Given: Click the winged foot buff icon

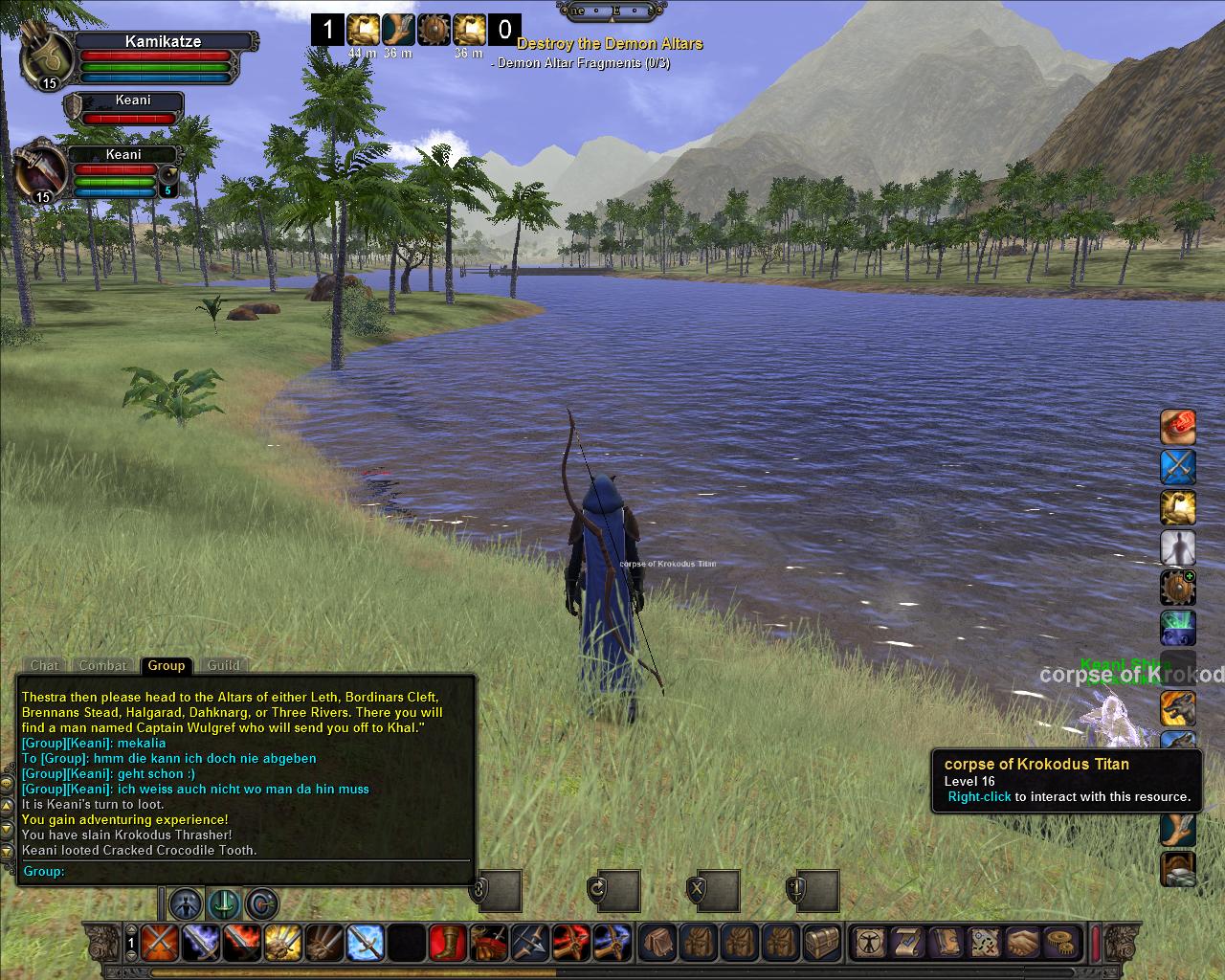Looking at the screenshot, I should coord(397,30).
